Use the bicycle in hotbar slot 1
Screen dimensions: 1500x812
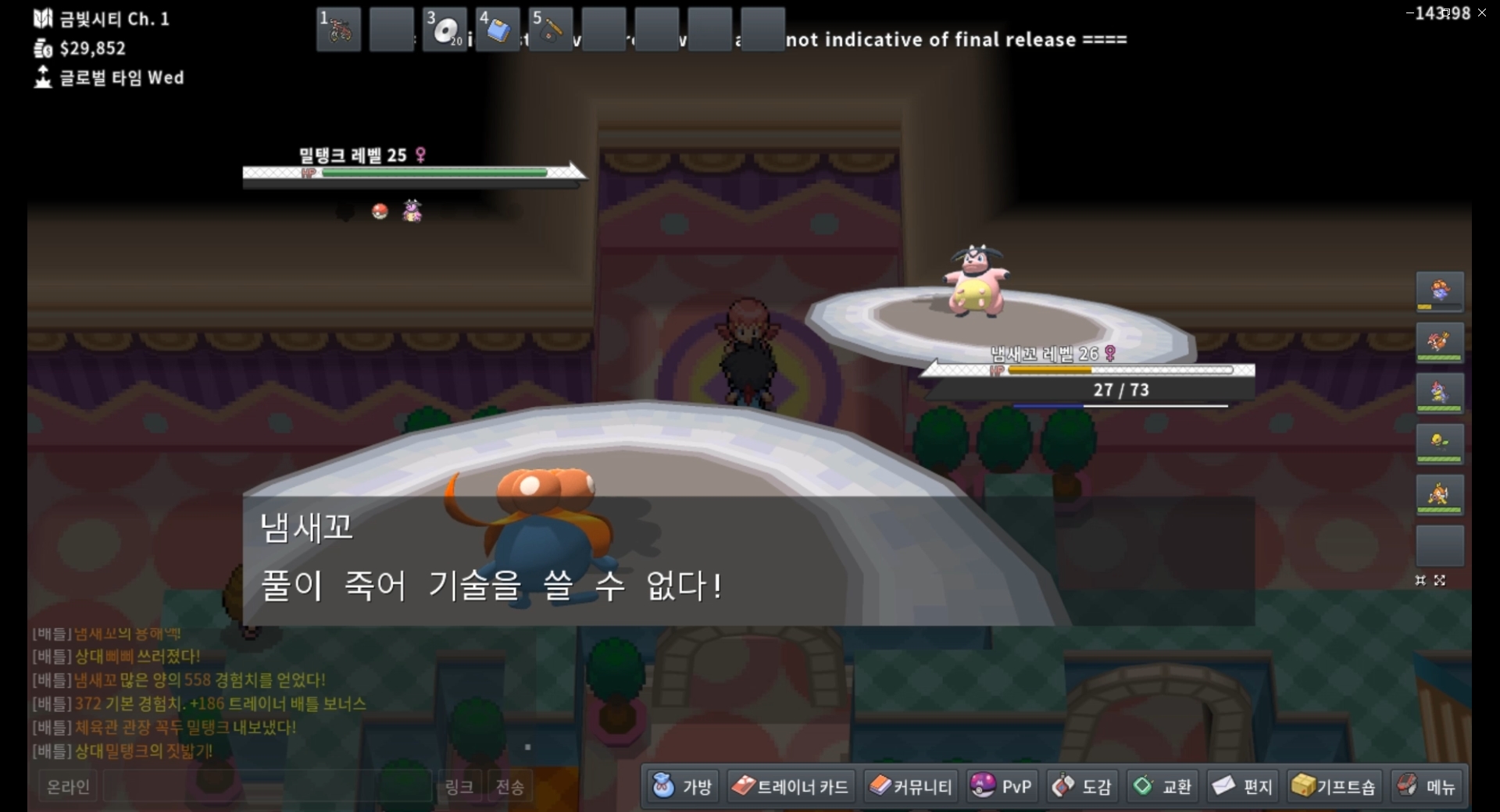tap(339, 30)
